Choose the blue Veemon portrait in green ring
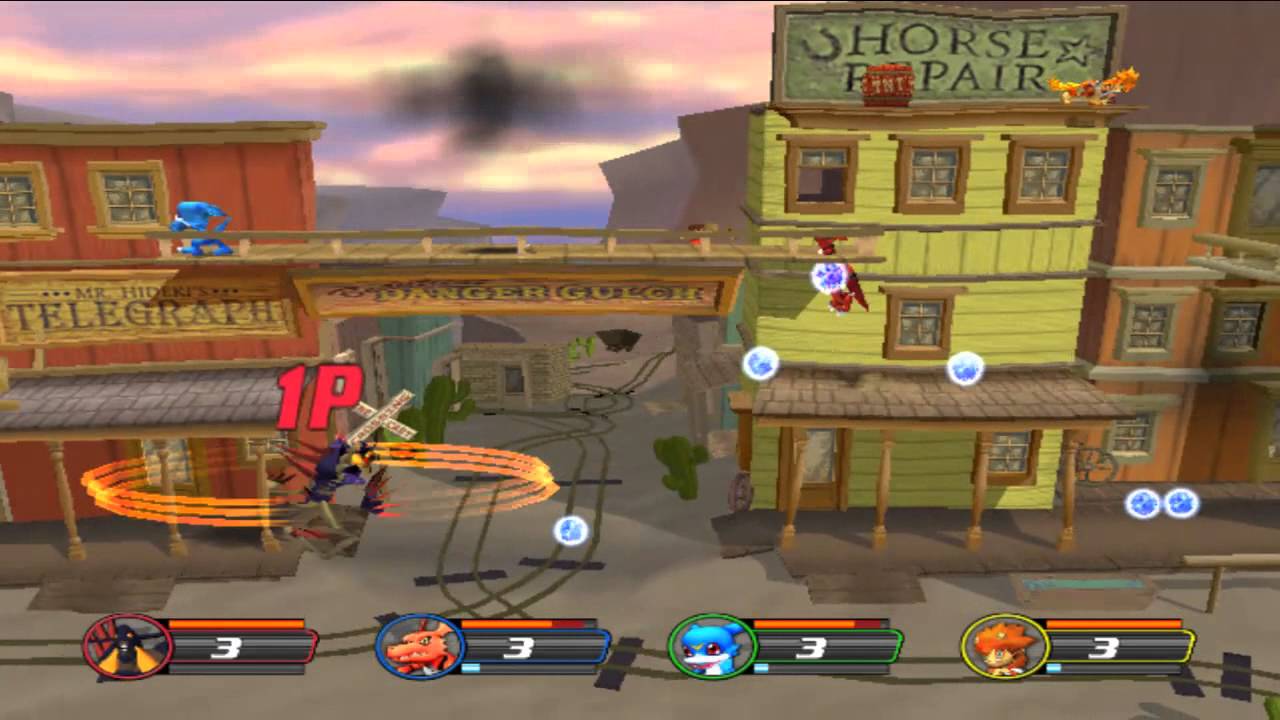 click(711, 647)
